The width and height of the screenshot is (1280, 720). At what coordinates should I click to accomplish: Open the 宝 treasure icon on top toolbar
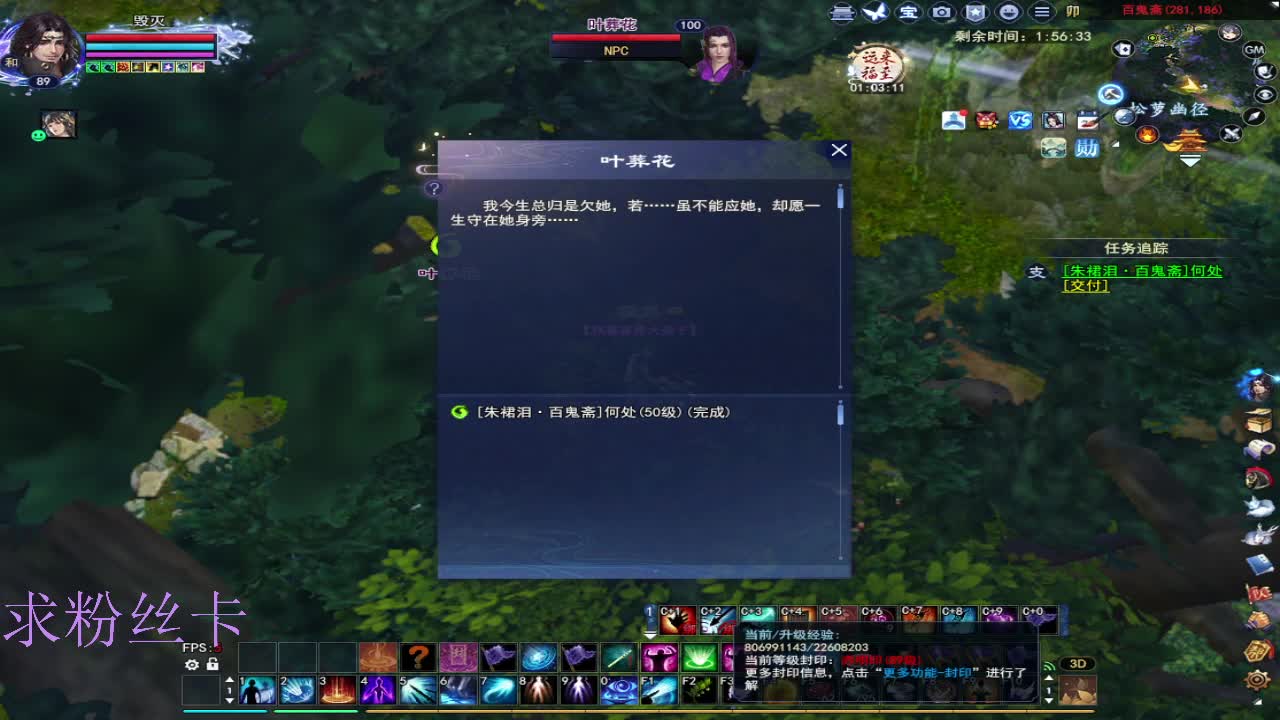pyautogui.click(x=910, y=12)
